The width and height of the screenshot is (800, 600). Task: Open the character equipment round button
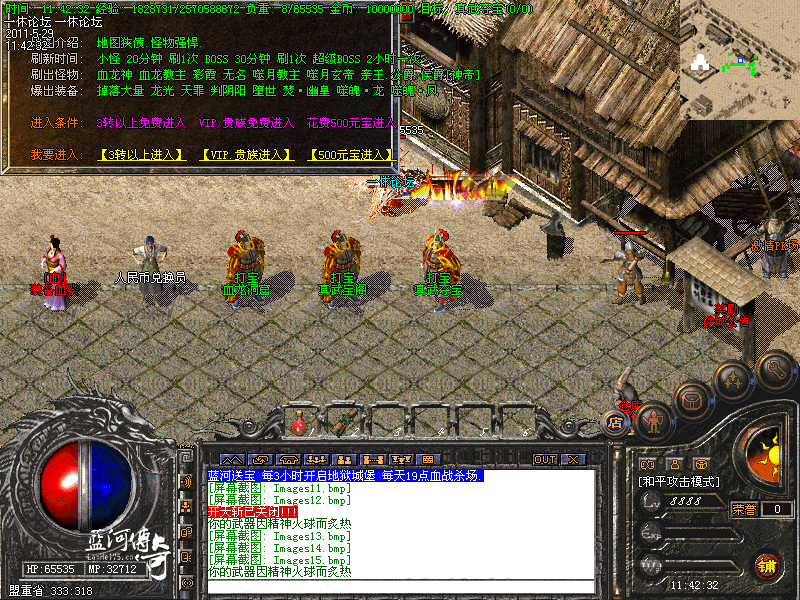[654, 420]
